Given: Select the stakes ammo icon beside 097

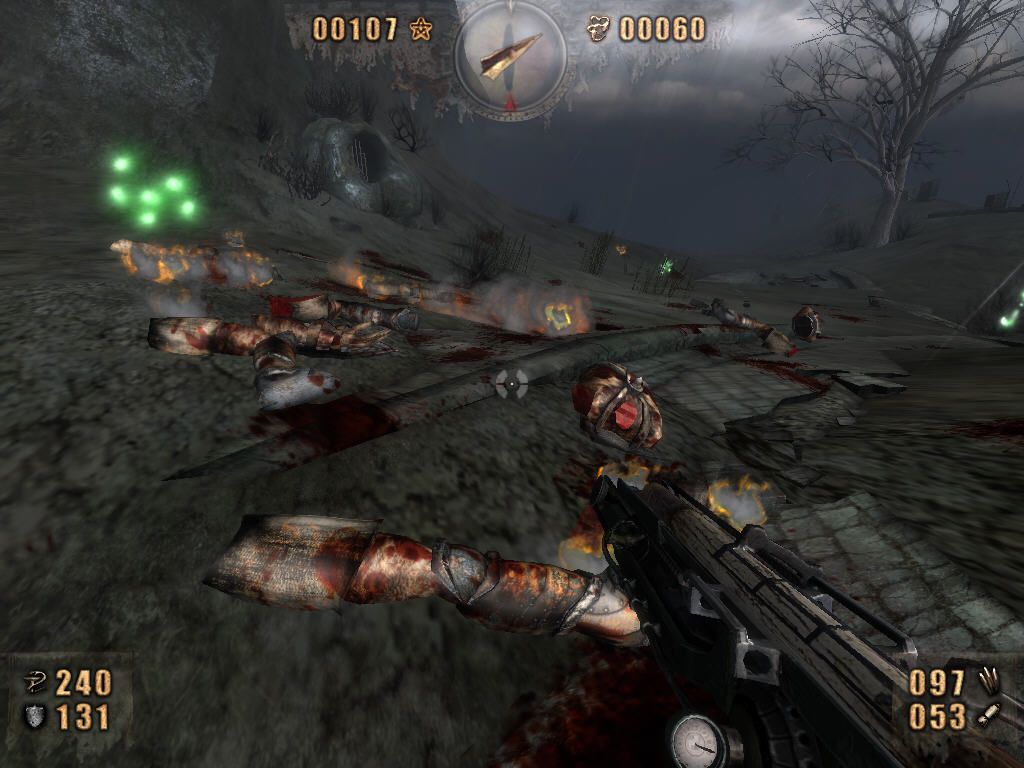Looking at the screenshot, I should [x=989, y=682].
